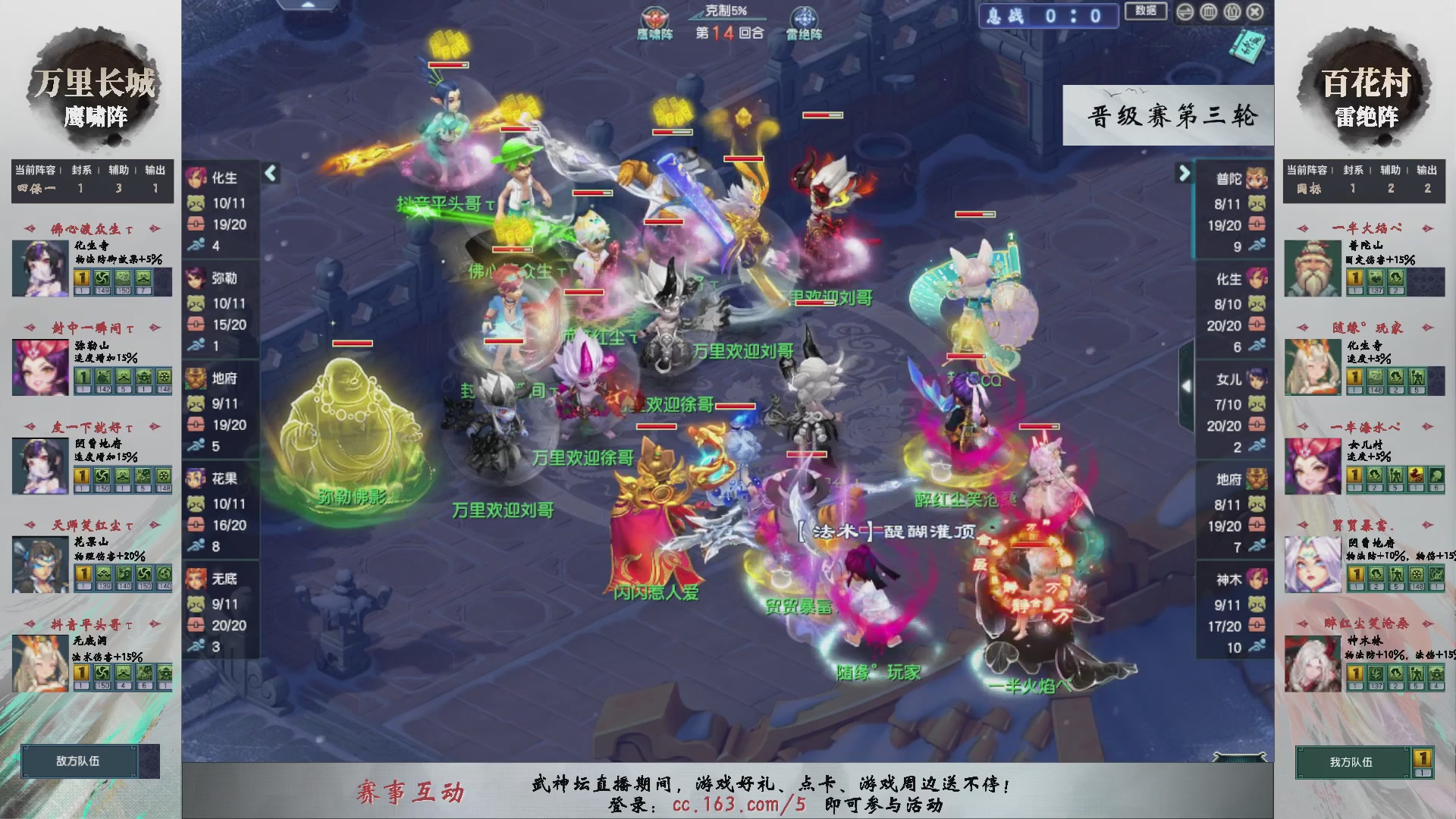Click the yellow item icon beside 我方队伍
The height and width of the screenshot is (819, 1456).
point(1423,758)
